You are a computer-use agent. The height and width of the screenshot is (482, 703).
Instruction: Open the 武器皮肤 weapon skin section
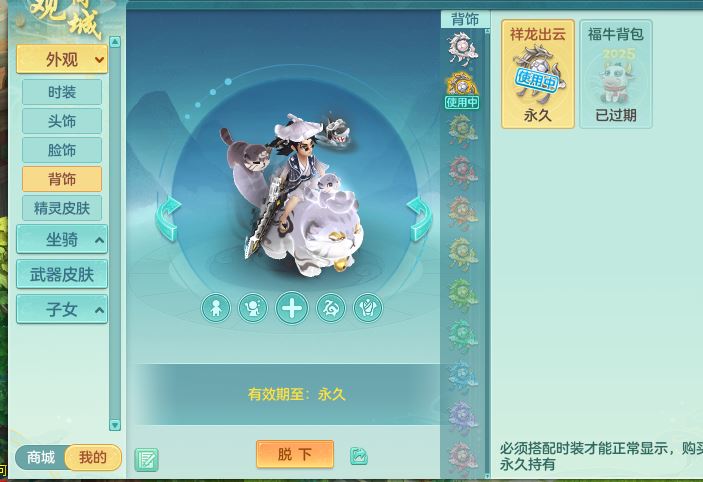(x=62, y=274)
